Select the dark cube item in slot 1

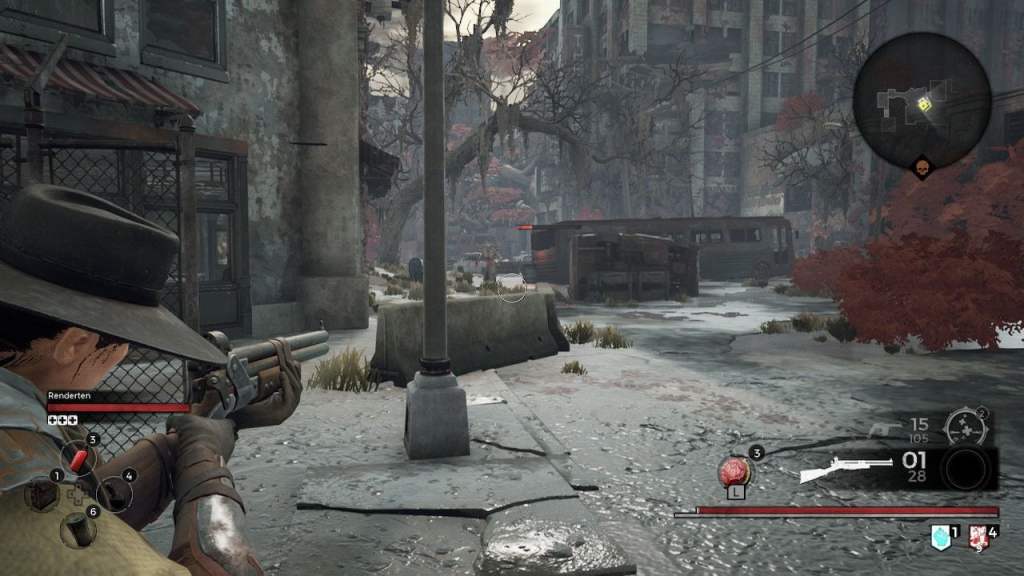click(x=42, y=494)
